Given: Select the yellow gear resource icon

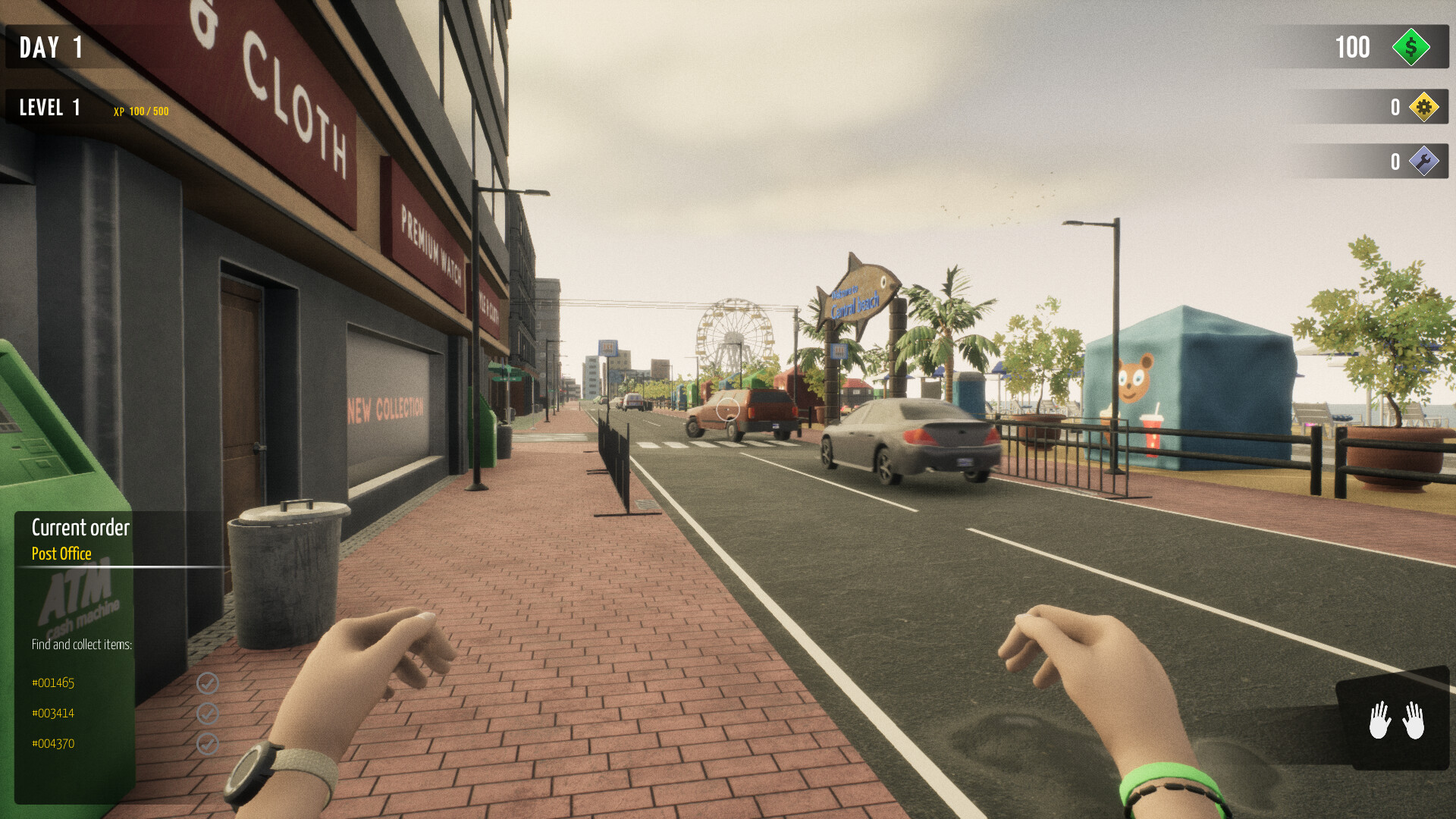Looking at the screenshot, I should coord(1424,107).
